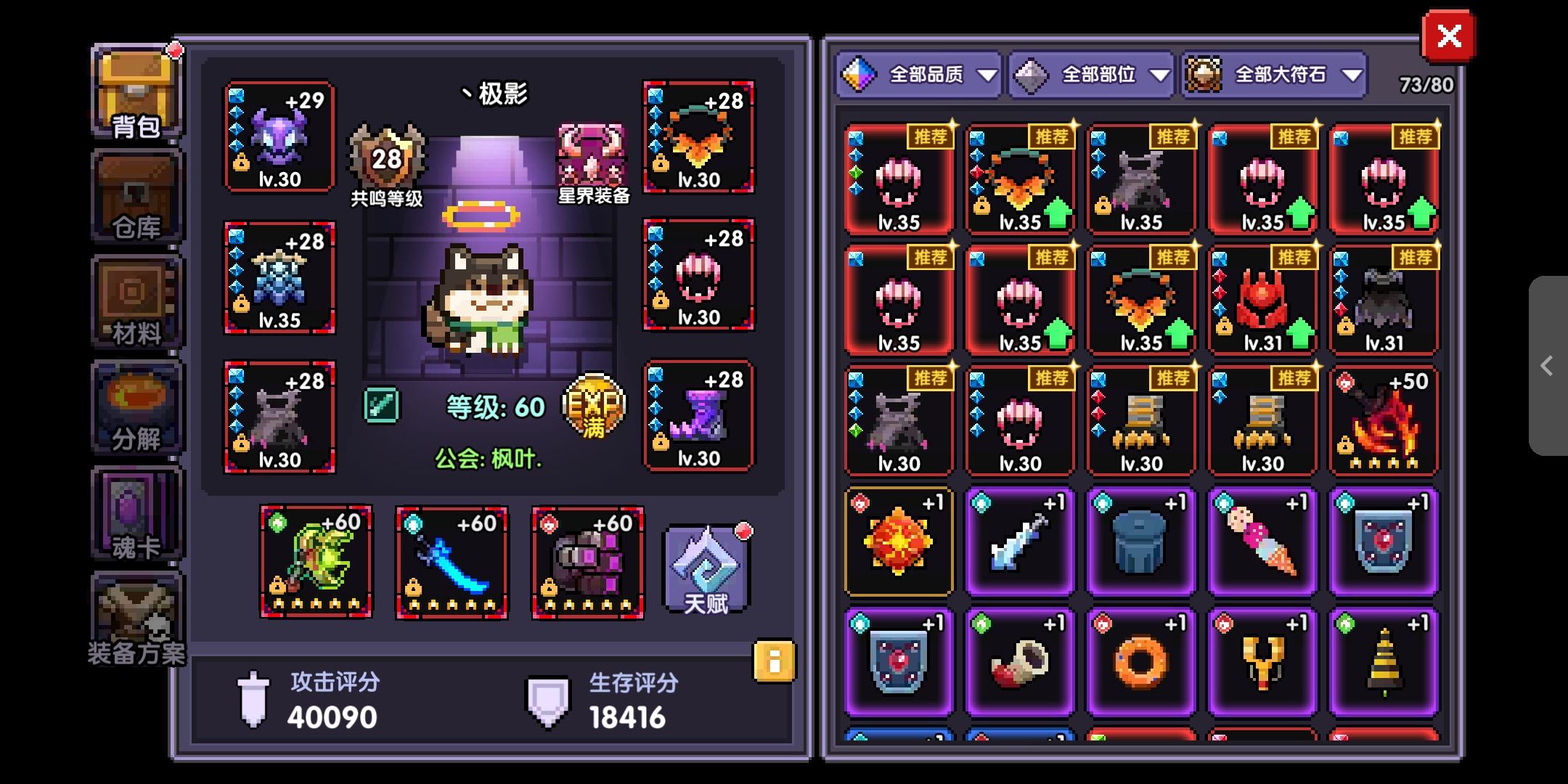
Task: Select the equipped +29 purple helmet slot
Action: 279,138
